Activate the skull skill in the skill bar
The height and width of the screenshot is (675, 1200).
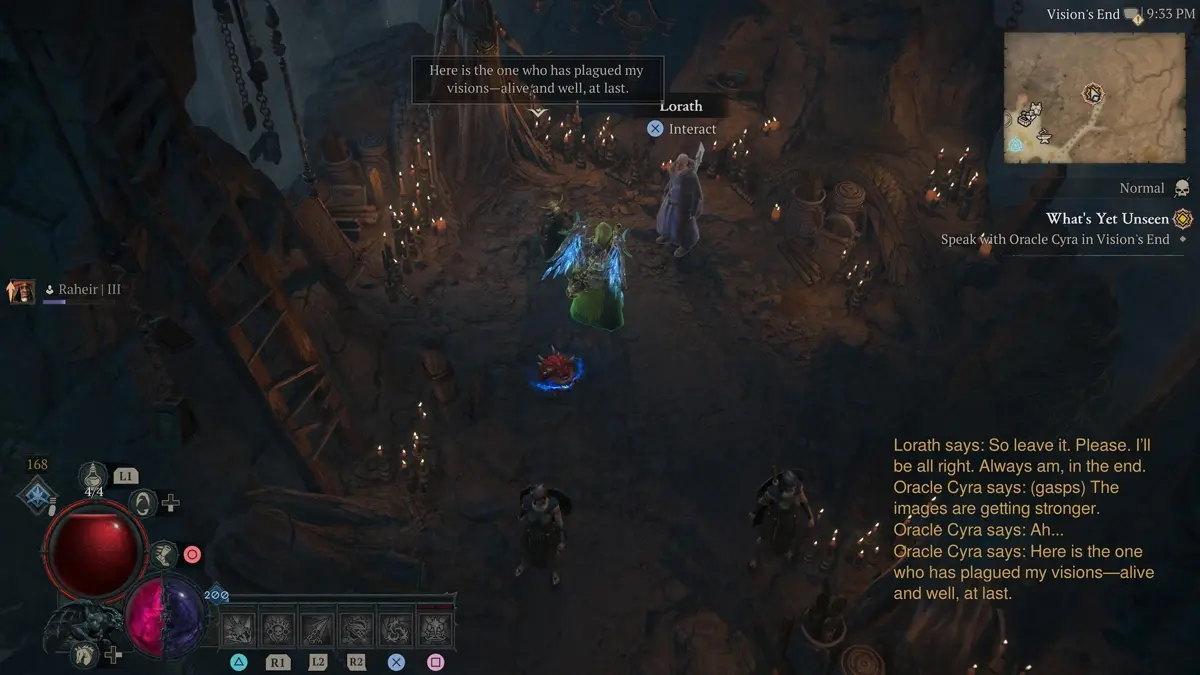coord(277,629)
